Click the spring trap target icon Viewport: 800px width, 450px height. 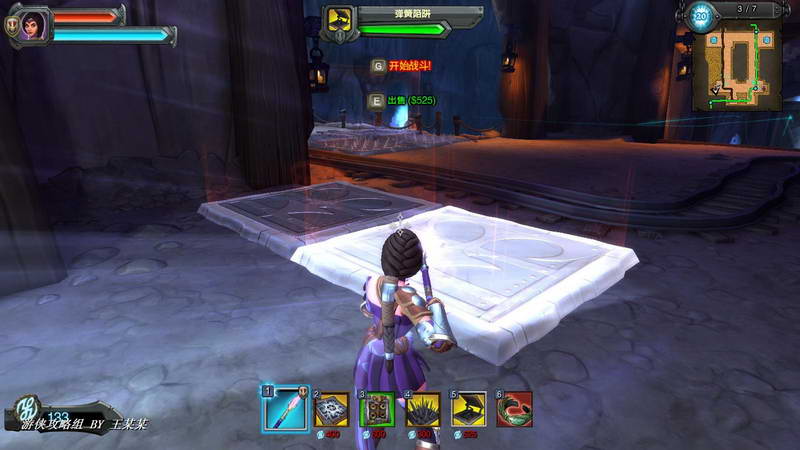340,19
